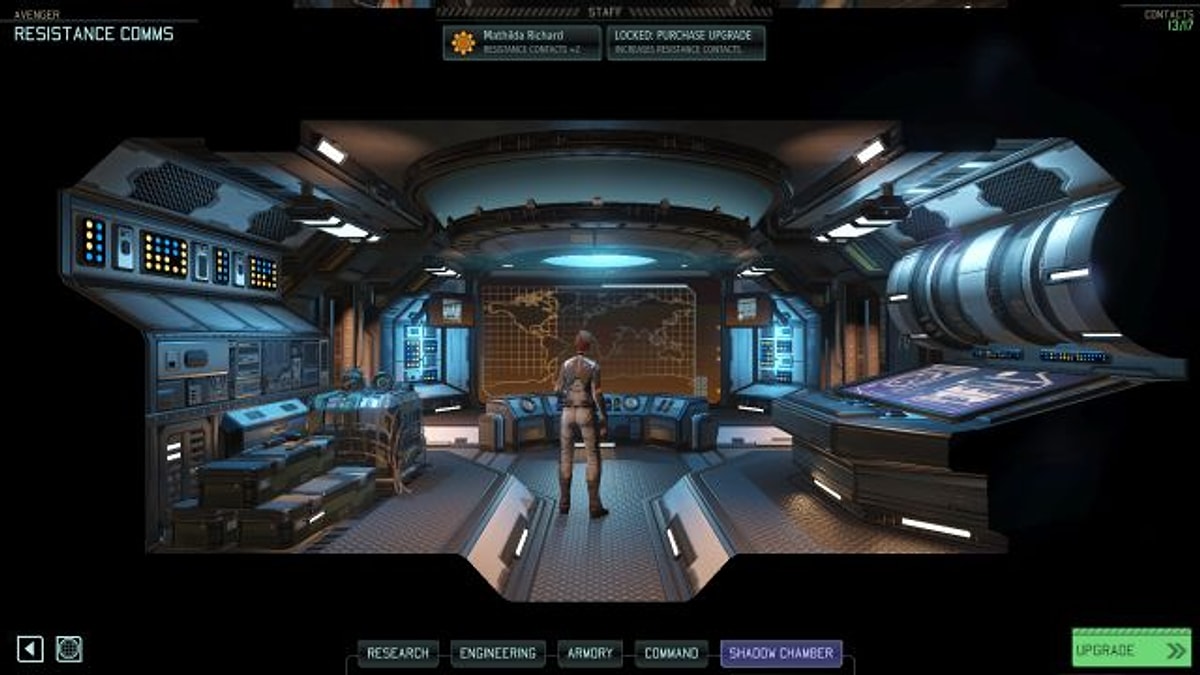
Task: Go to the Armory
Action: pos(590,653)
